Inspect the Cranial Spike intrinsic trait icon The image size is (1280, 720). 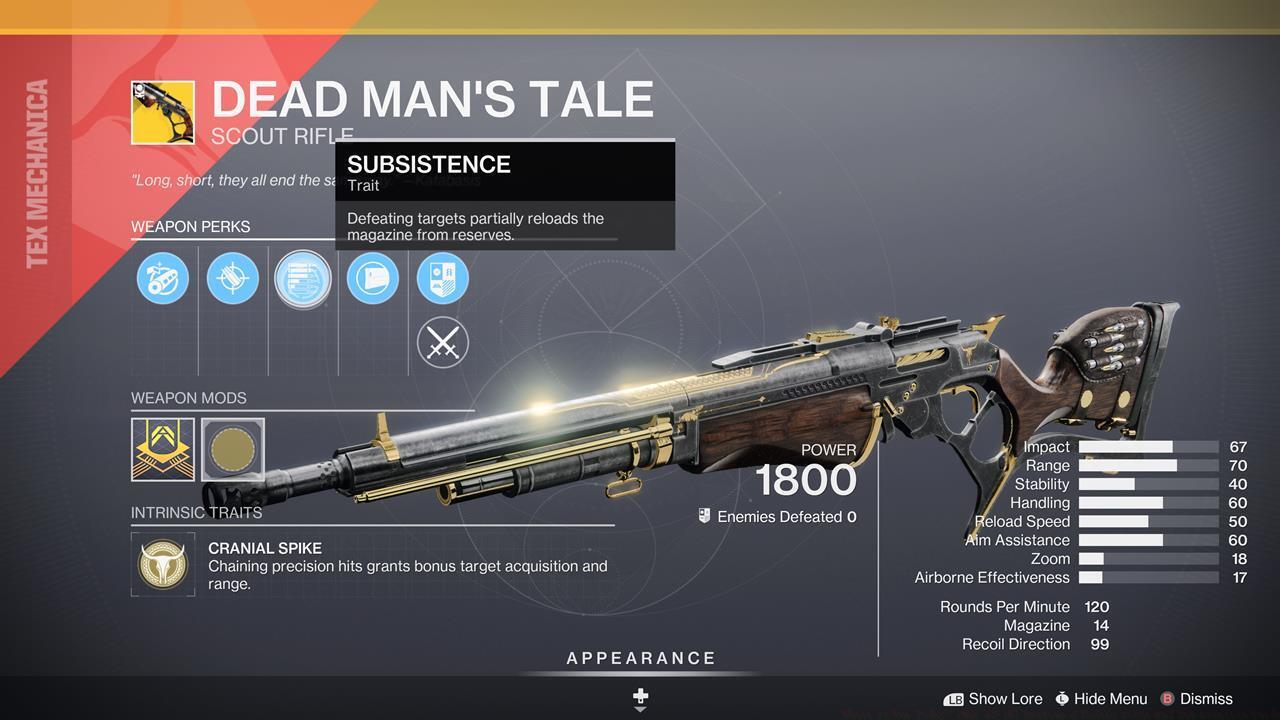pos(163,565)
